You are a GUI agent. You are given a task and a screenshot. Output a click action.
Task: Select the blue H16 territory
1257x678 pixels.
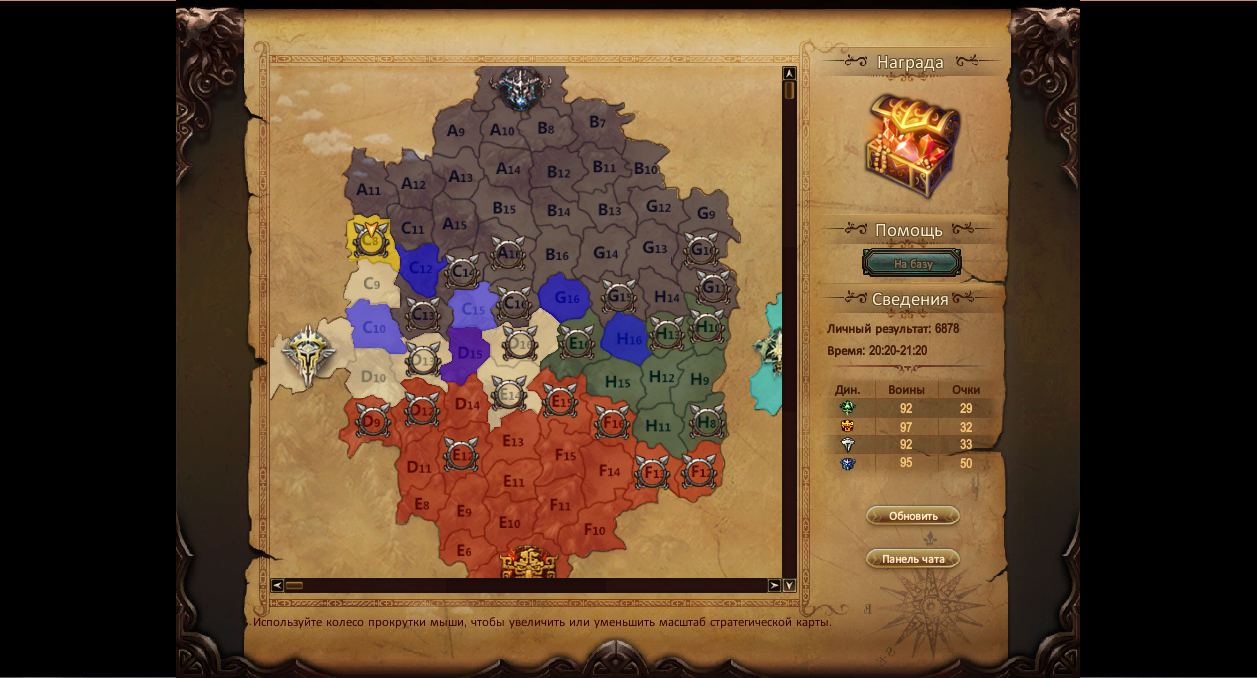[628, 339]
